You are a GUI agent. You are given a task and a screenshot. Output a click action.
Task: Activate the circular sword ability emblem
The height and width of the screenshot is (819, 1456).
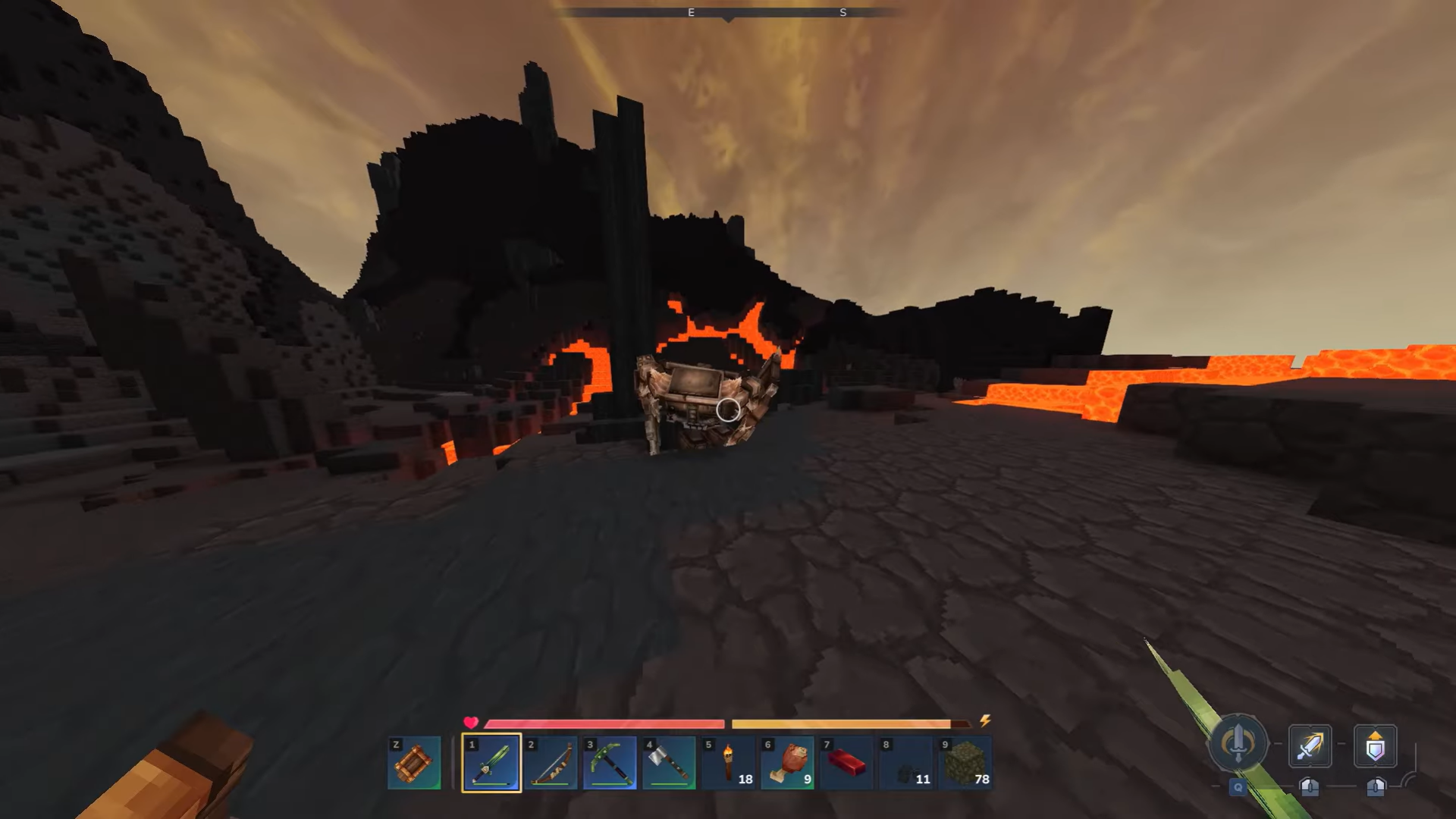click(x=1238, y=744)
